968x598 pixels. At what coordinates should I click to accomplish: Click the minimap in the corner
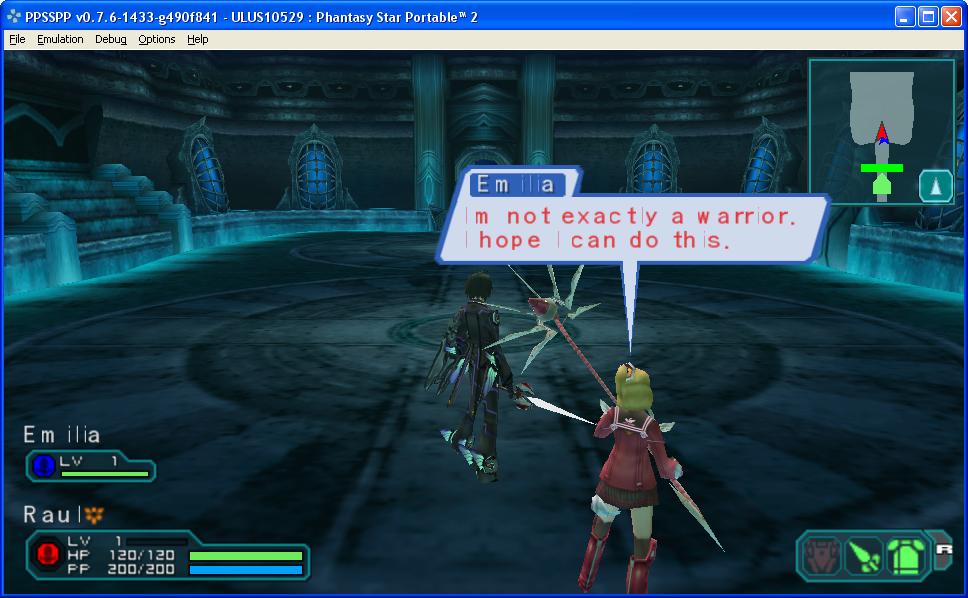(868, 130)
